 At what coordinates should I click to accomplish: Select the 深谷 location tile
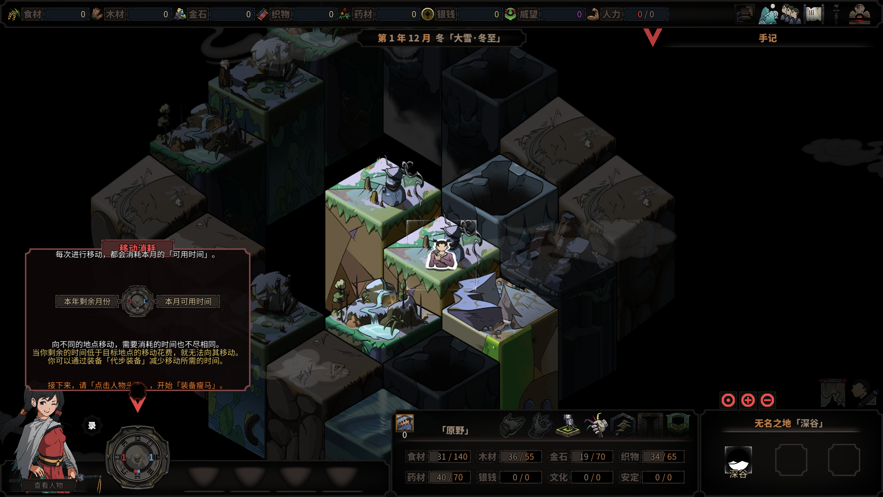tap(738, 460)
